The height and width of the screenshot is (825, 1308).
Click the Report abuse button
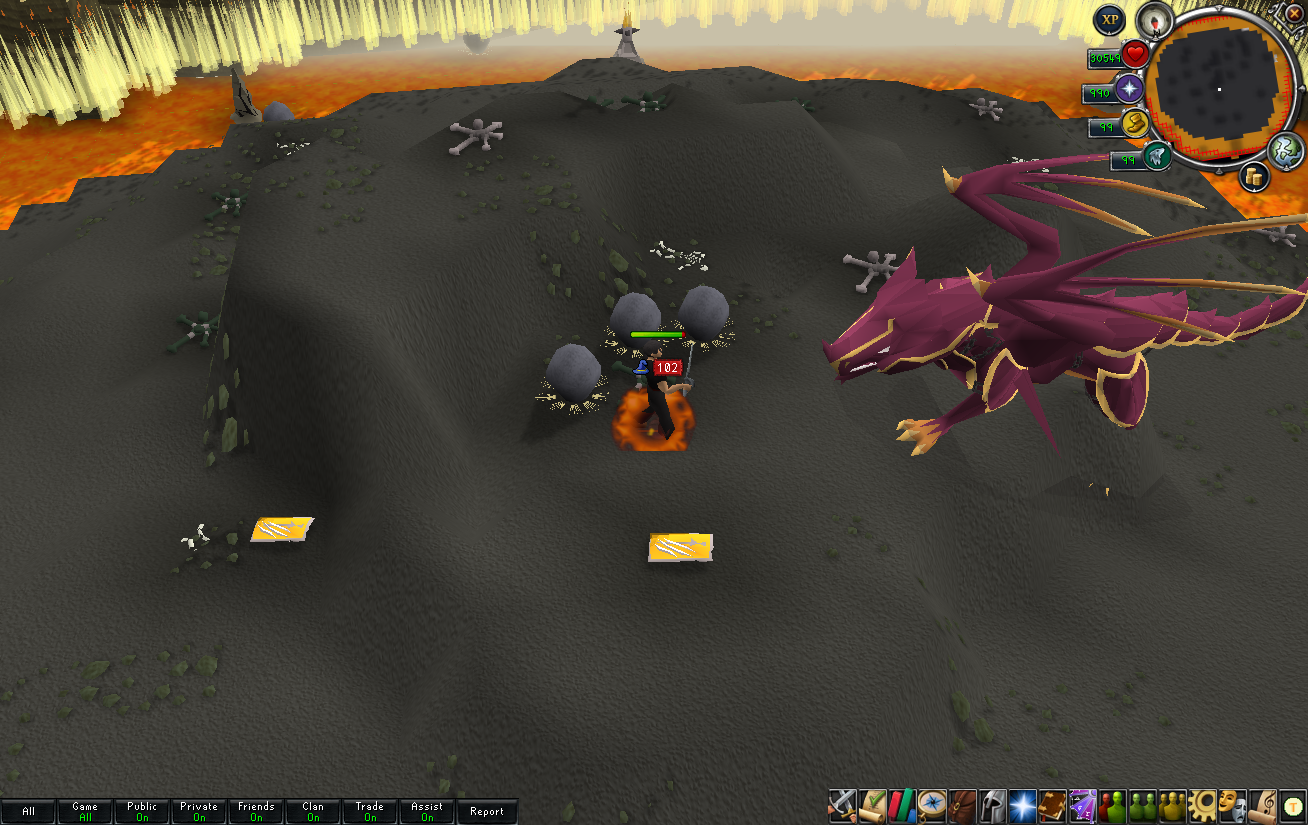(x=487, y=811)
